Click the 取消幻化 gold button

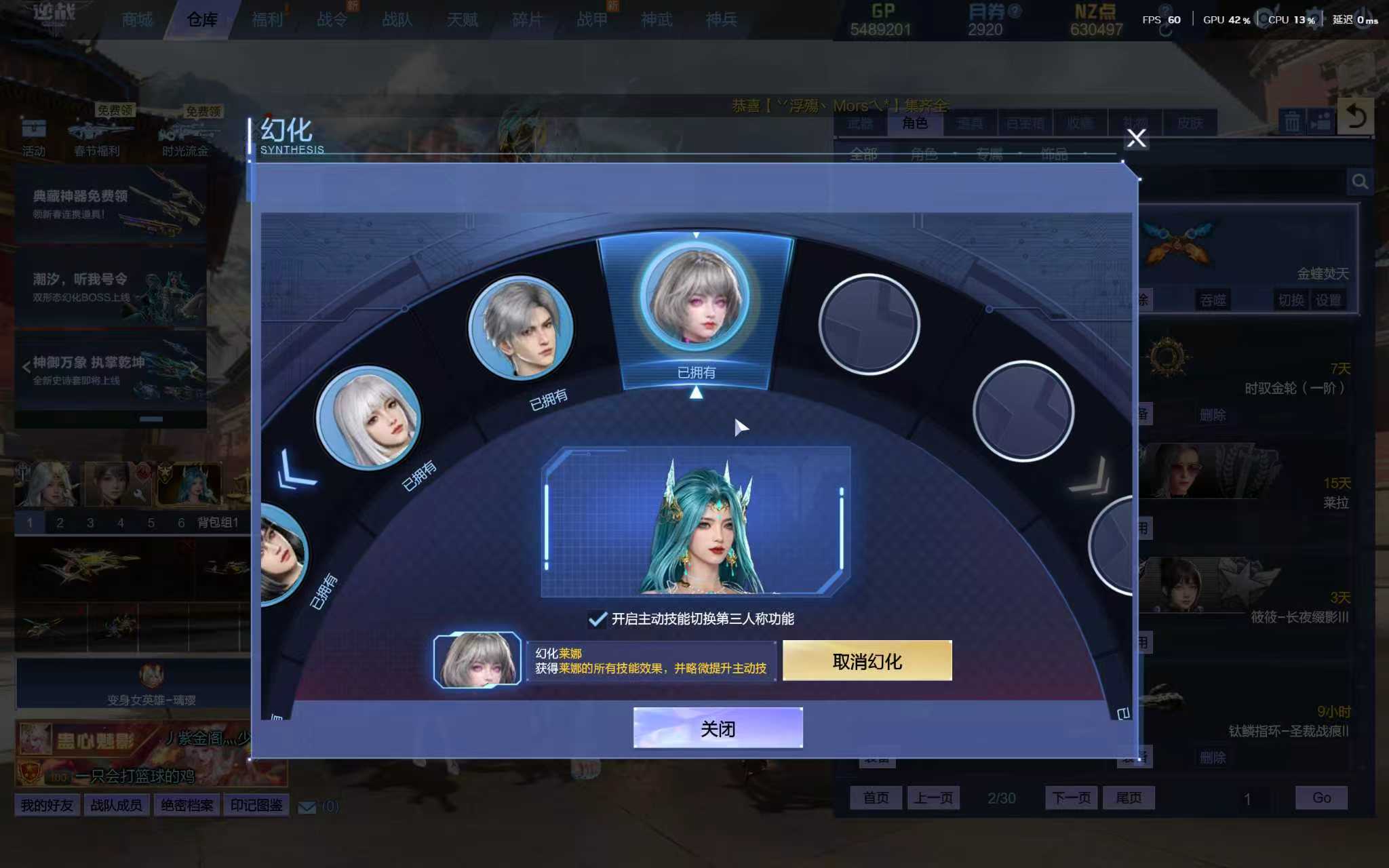click(867, 661)
